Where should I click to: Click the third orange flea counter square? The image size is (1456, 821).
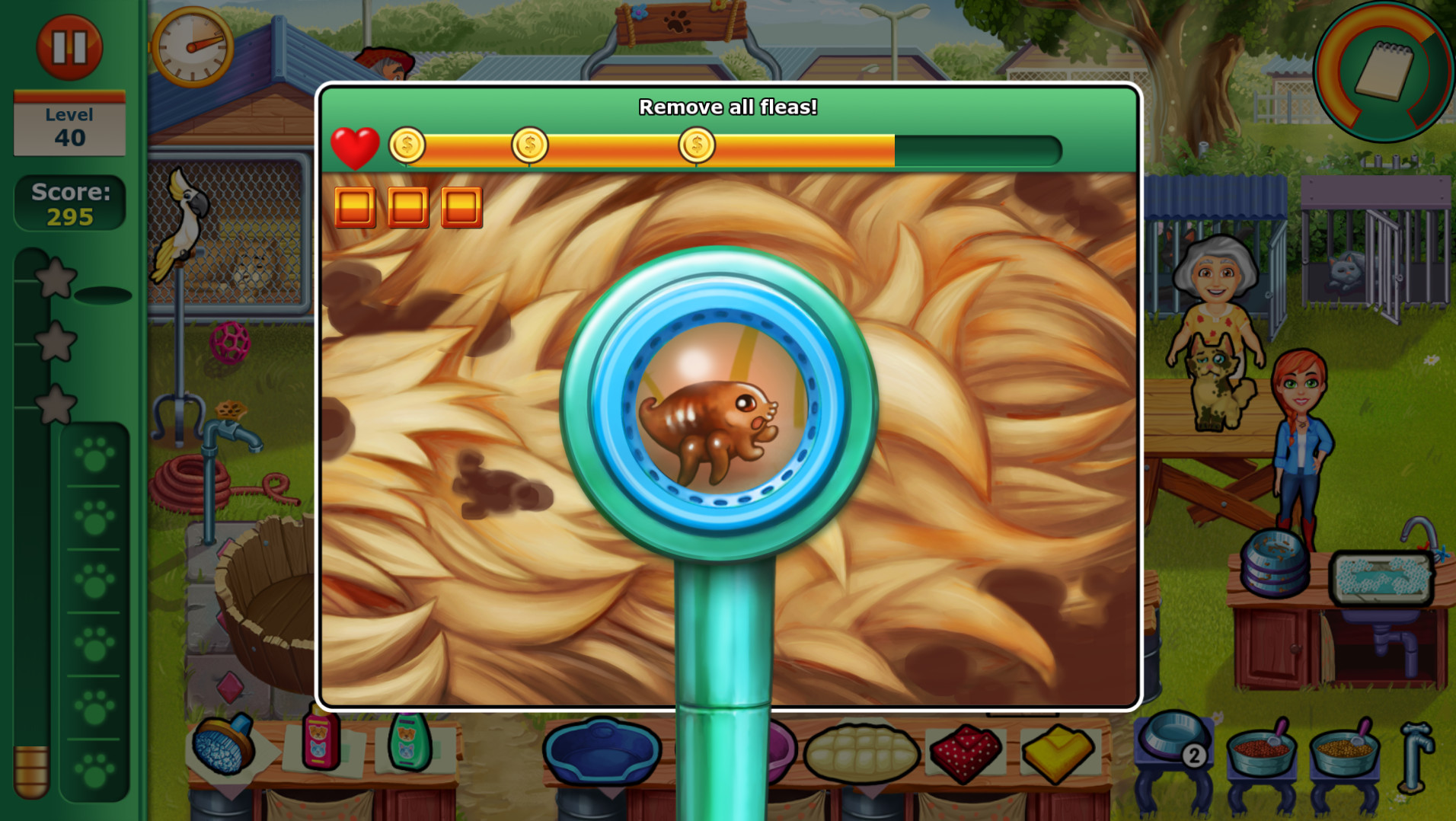pyautogui.click(x=461, y=207)
